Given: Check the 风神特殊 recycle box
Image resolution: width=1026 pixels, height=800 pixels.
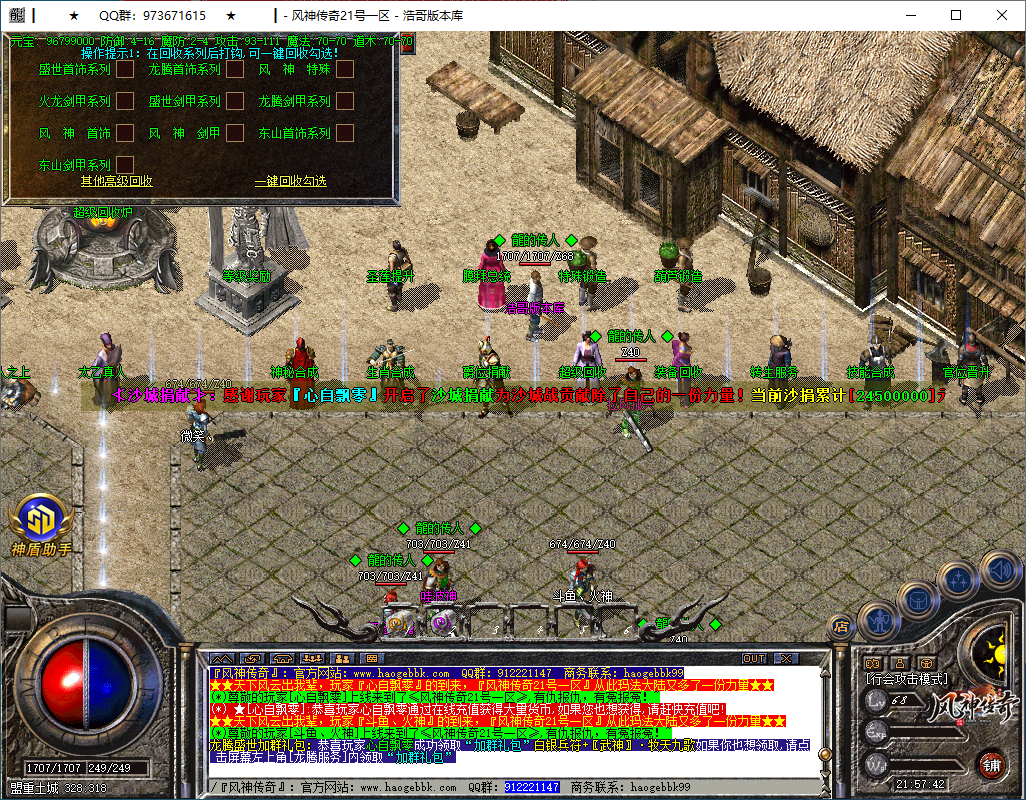Looking at the screenshot, I should (x=345, y=70).
